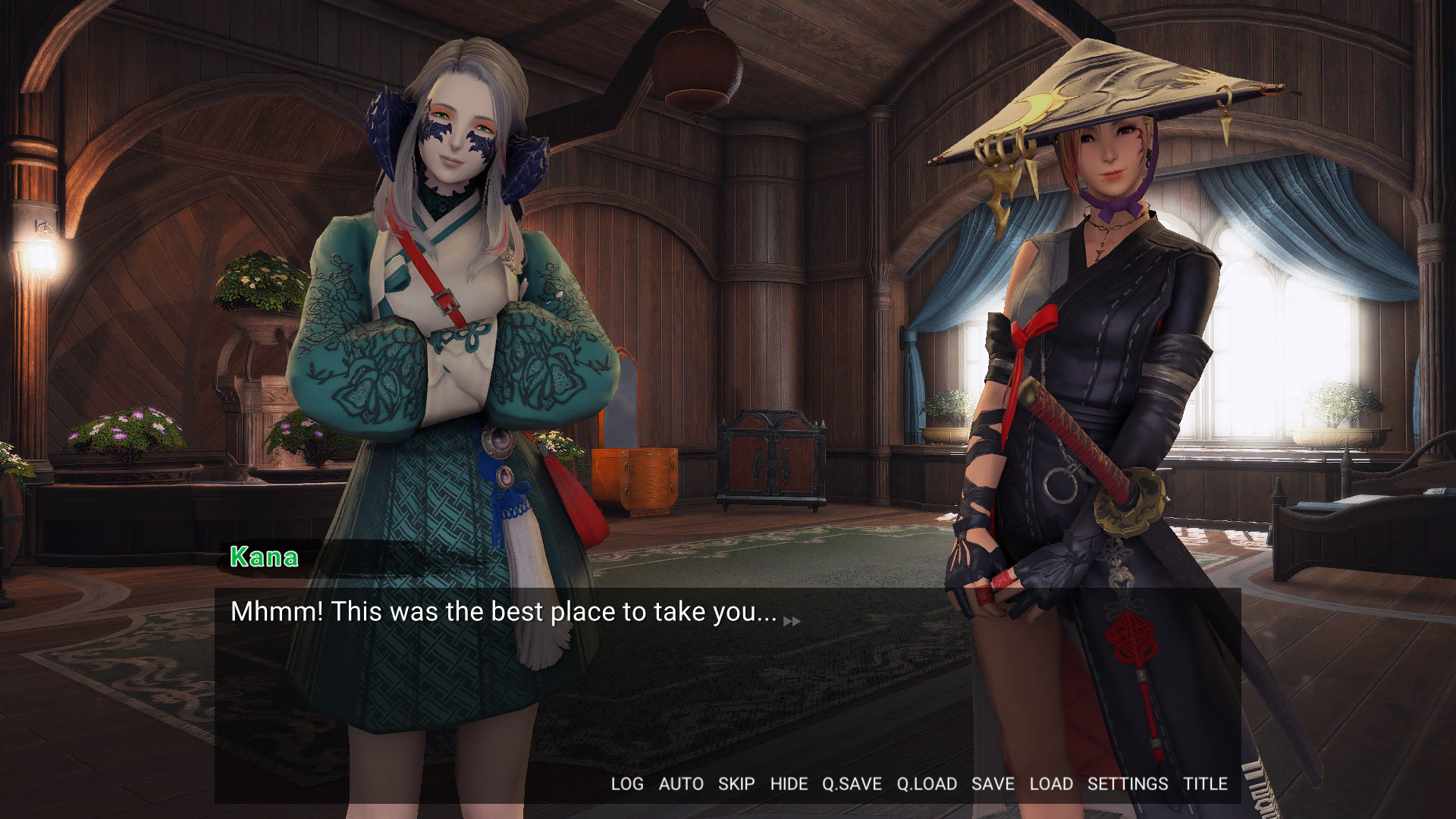Open the SETTINGS screen
Screen dimensions: 1456x819
(x=1128, y=784)
